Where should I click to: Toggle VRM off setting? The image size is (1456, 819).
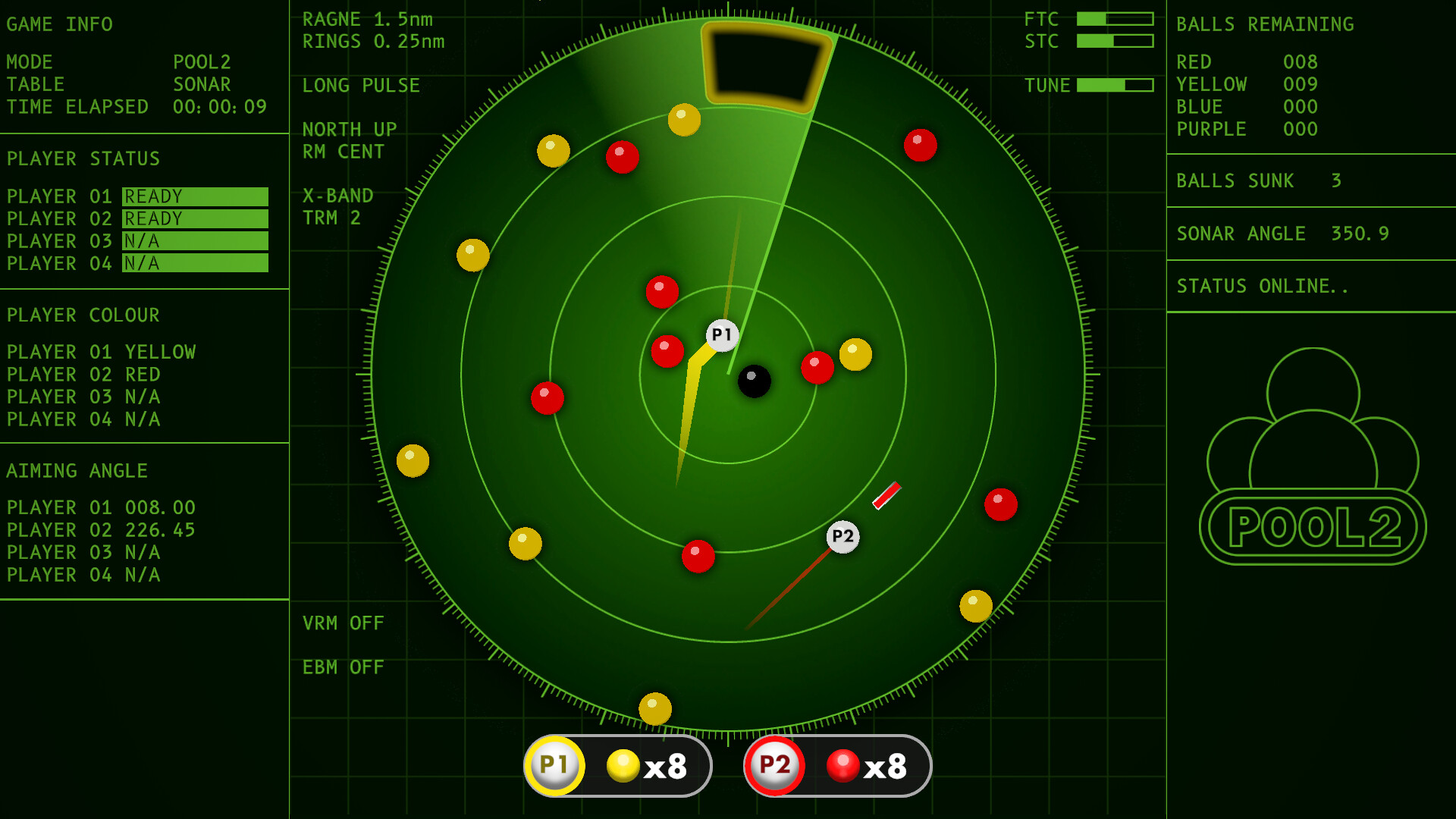[x=343, y=623]
